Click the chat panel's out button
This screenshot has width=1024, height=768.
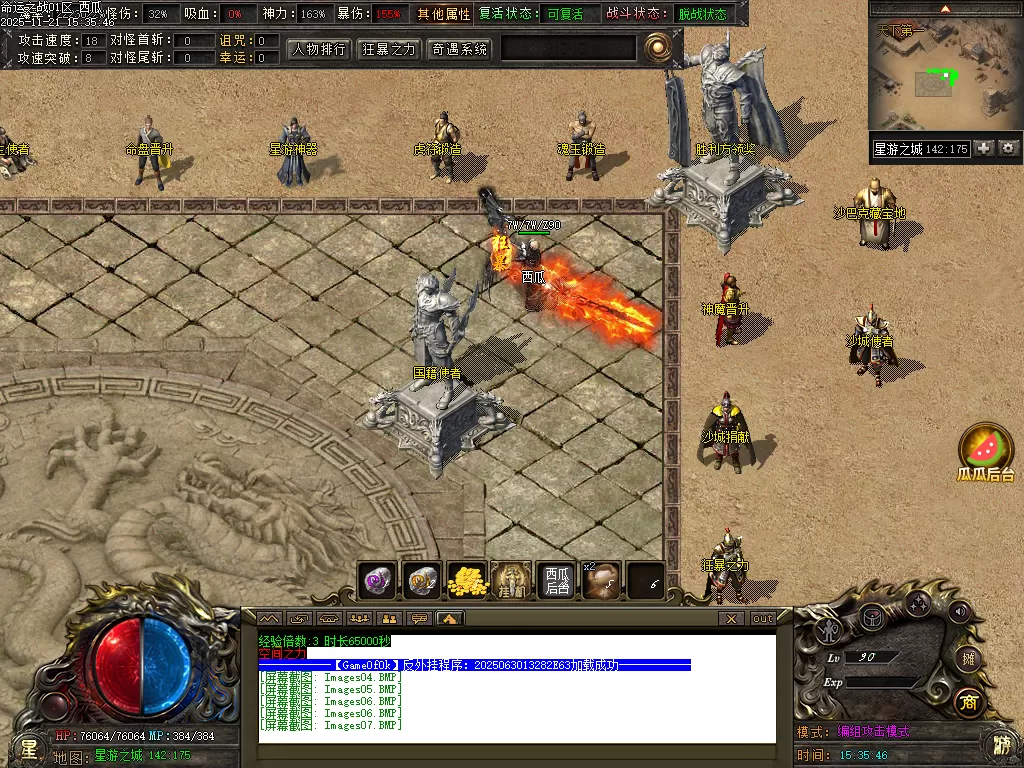pos(763,619)
